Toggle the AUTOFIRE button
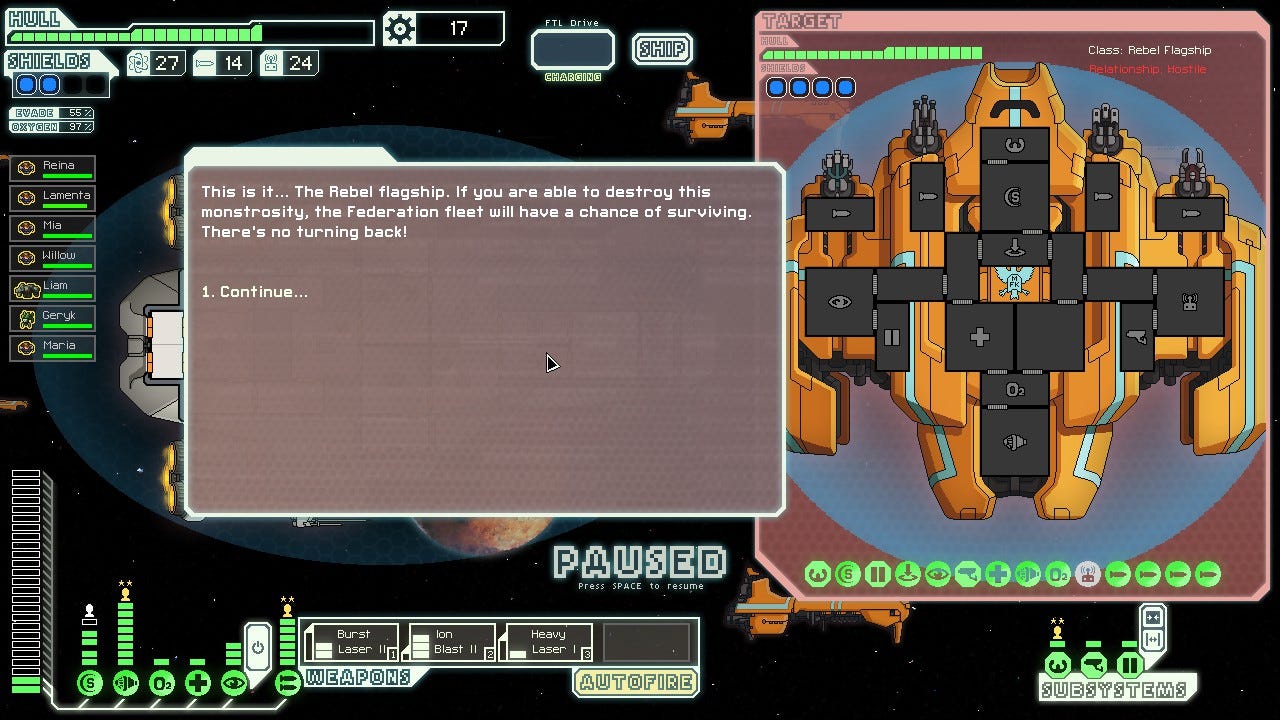The height and width of the screenshot is (720, 1280). pos(635,684)
